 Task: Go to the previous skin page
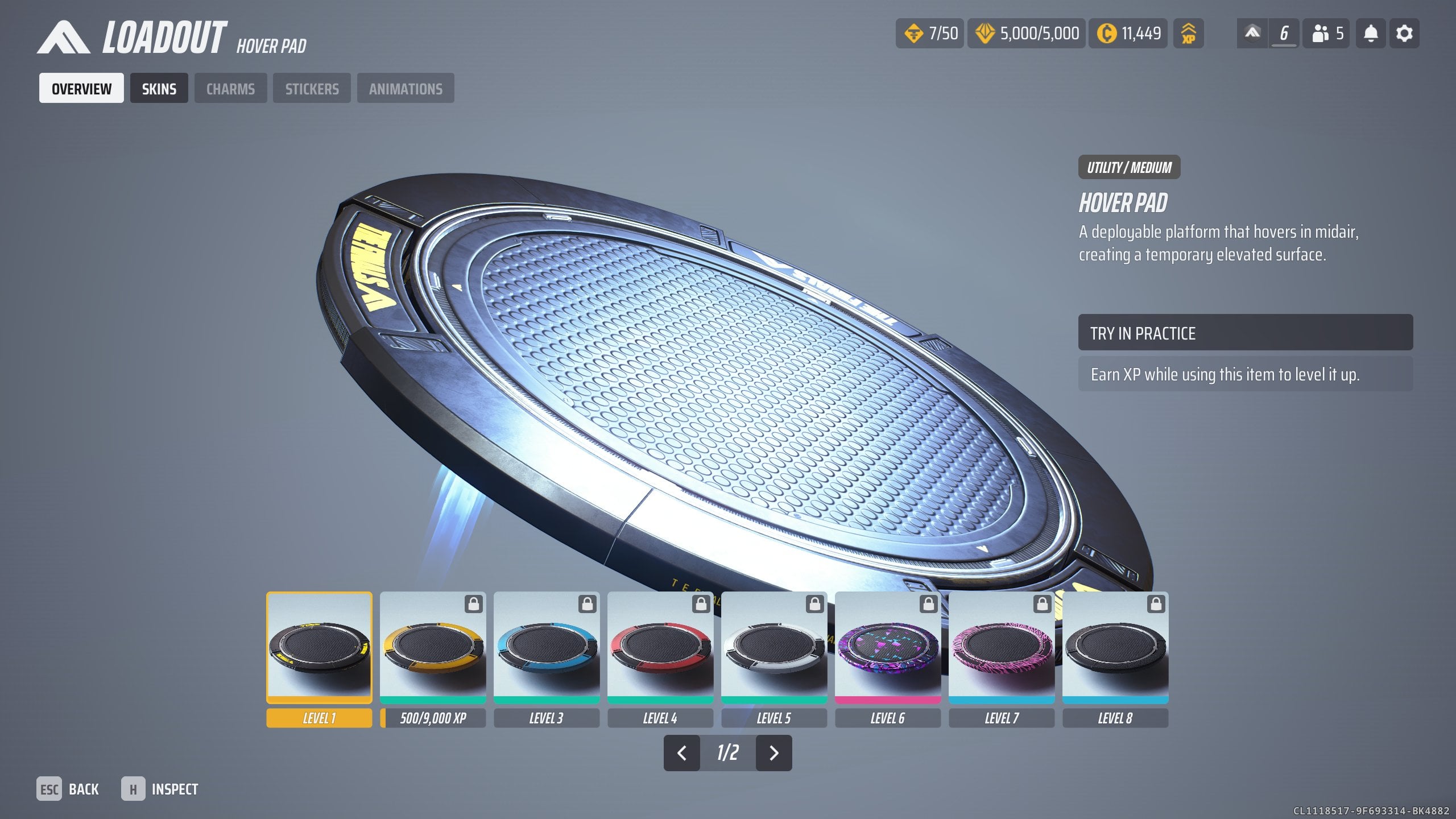click(x=681, y=753)
